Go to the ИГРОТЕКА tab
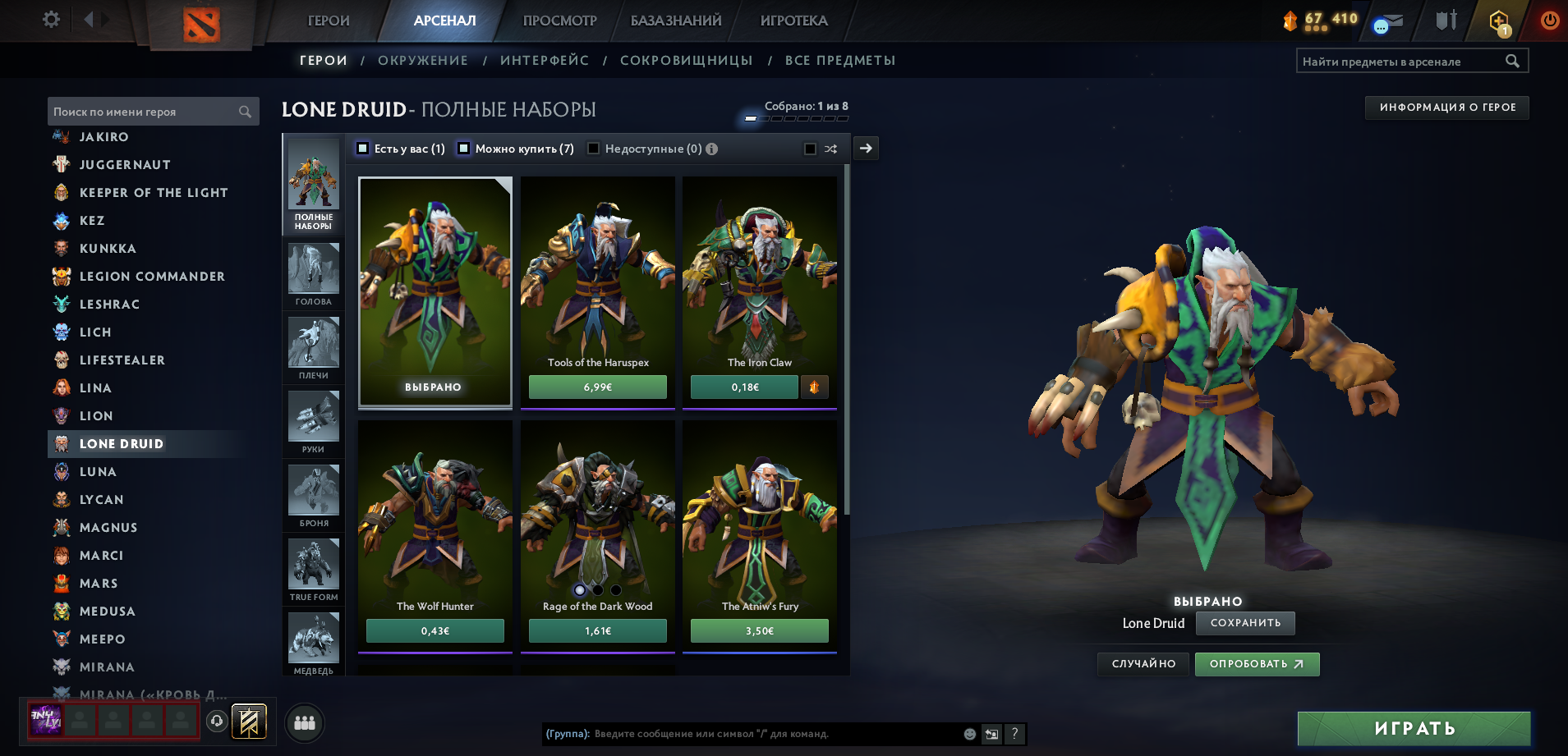Image resolution: width=1568 pixels, height=756 pixels. pyautogui.click(x=793, y=21)
